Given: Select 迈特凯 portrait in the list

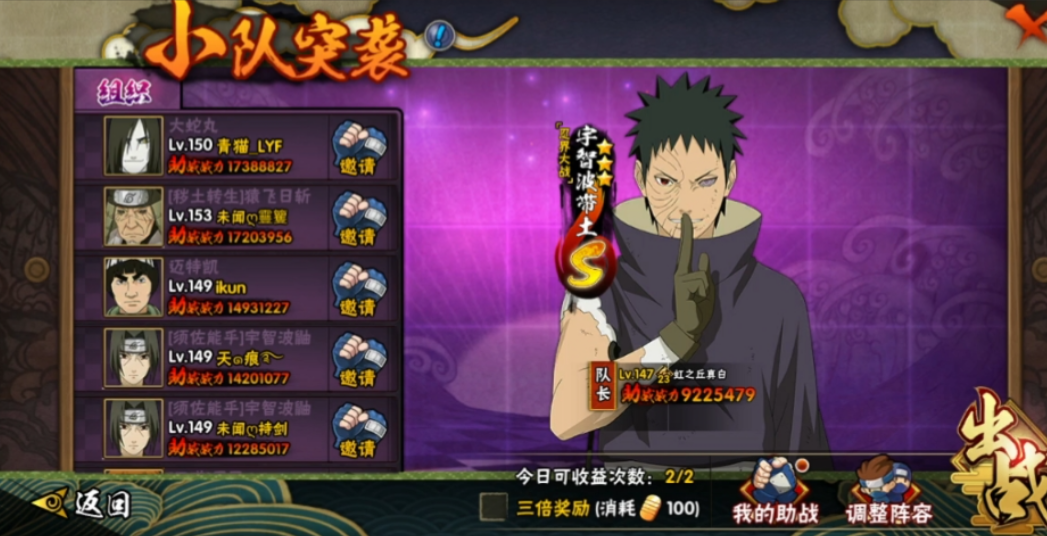Looking at the screenshot, I should click(133, 287).
